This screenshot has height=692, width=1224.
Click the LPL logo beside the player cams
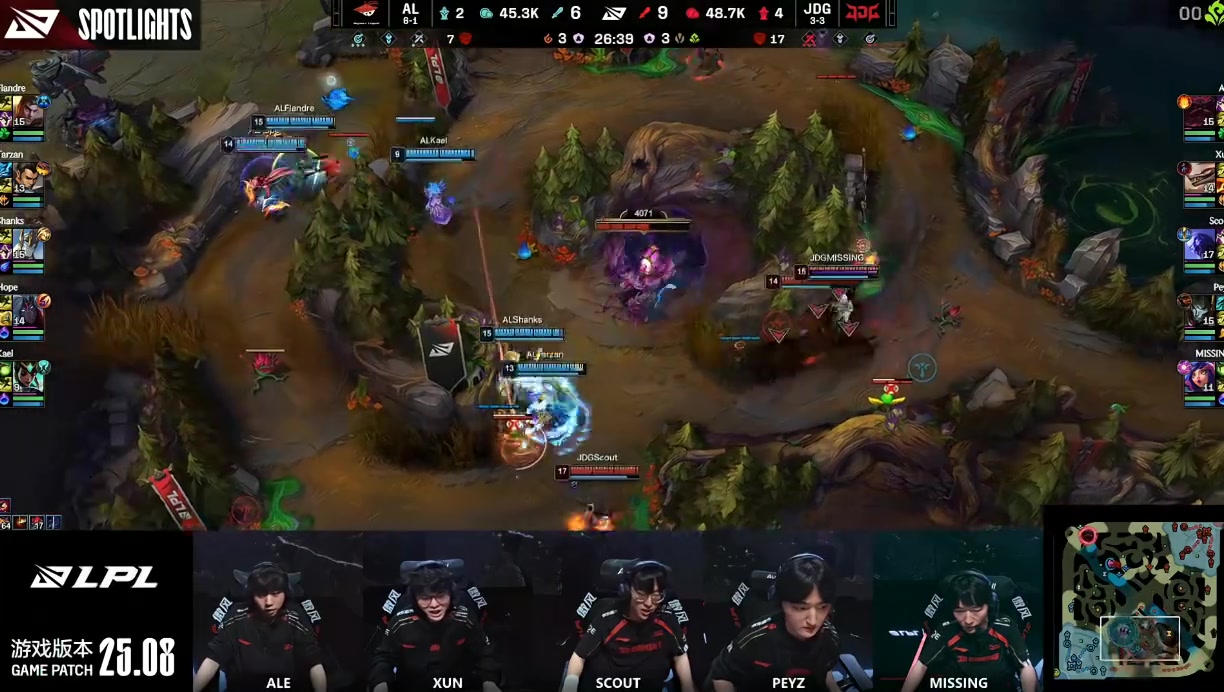pos(94,577)
